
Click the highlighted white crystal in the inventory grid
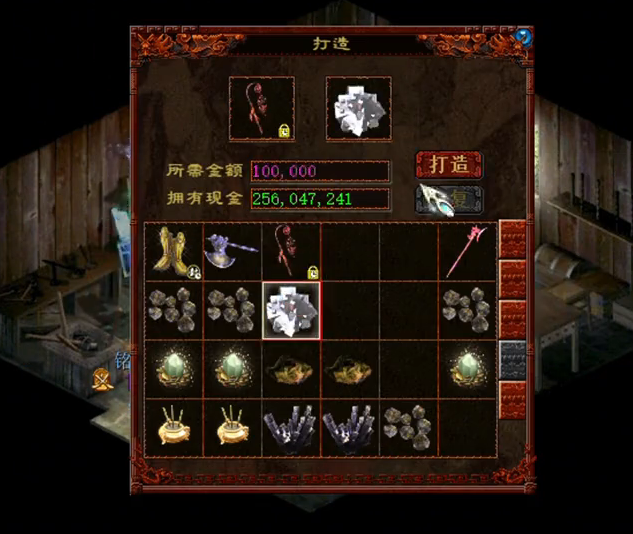[x=291, y=310]
